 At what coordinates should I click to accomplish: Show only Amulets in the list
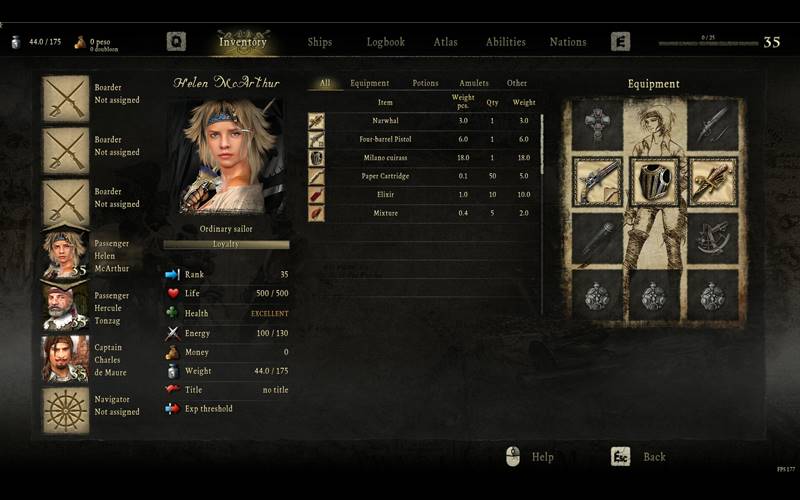click(474, 83)
